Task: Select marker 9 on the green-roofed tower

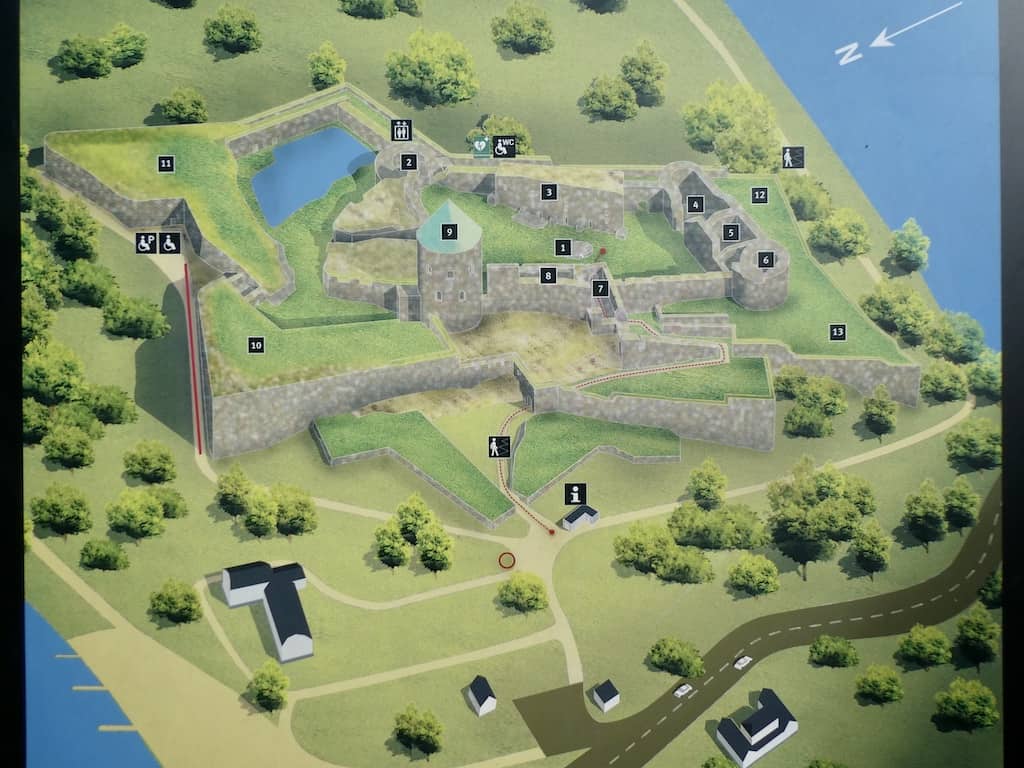Action: click(x=449, y=232)
